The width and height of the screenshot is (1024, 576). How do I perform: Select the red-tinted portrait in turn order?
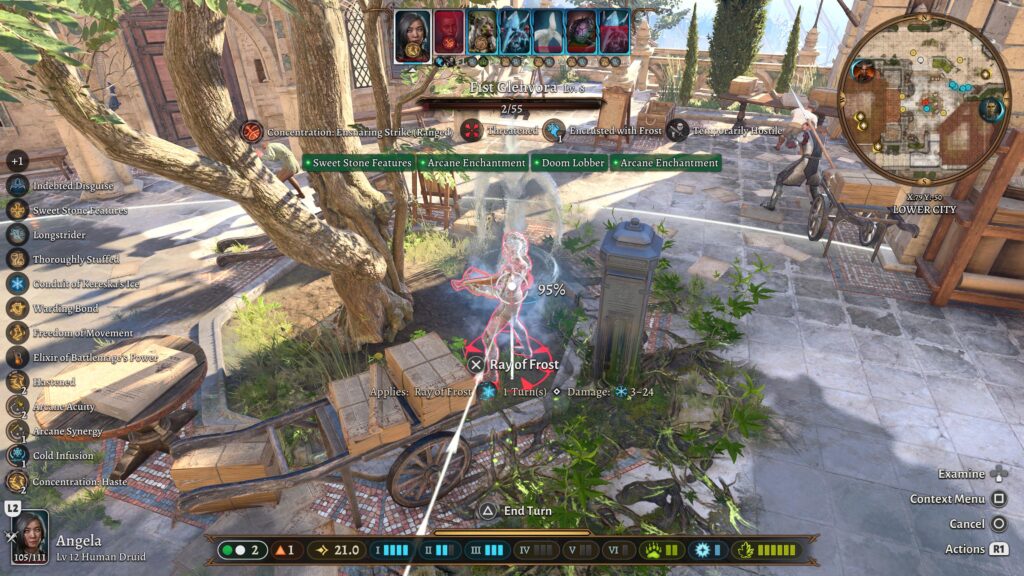pos(449,31)
